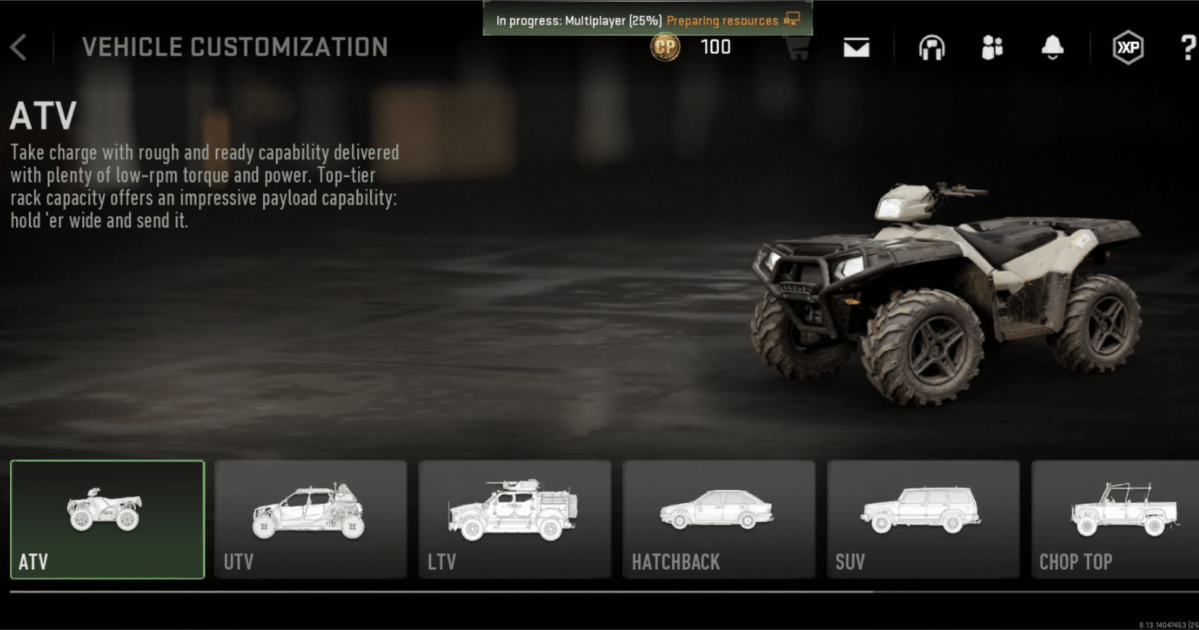Click the CP coin currency icon
This screenshot has width=1199, height=630.
point(665,47)
